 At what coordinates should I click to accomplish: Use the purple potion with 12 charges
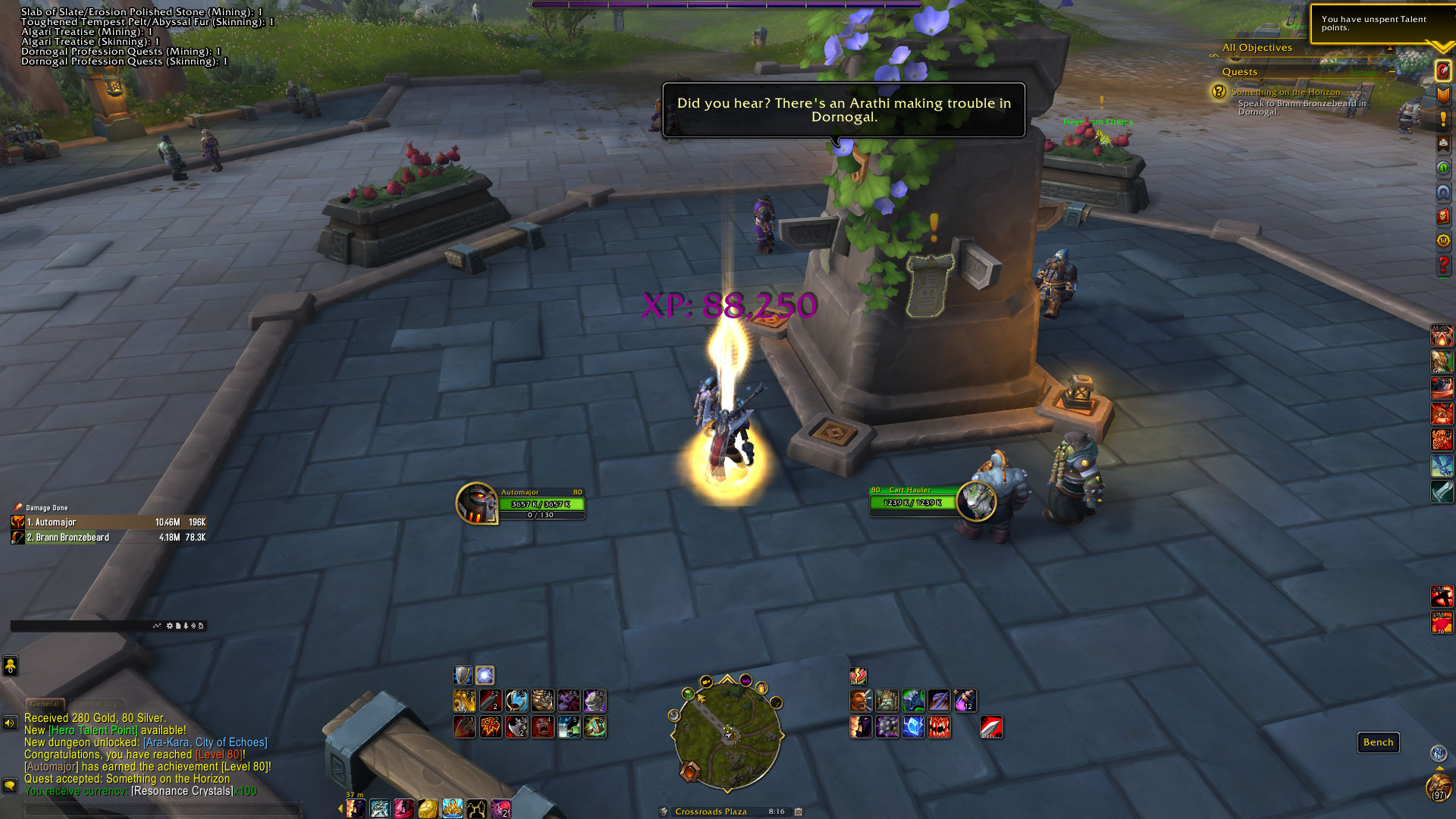965,701
